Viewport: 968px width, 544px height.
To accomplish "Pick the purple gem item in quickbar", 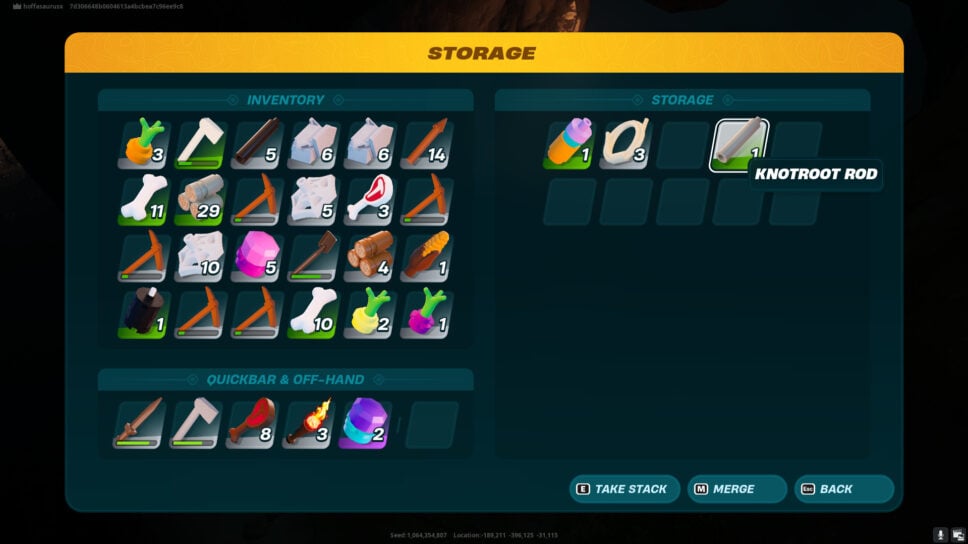I will point(365,424).
